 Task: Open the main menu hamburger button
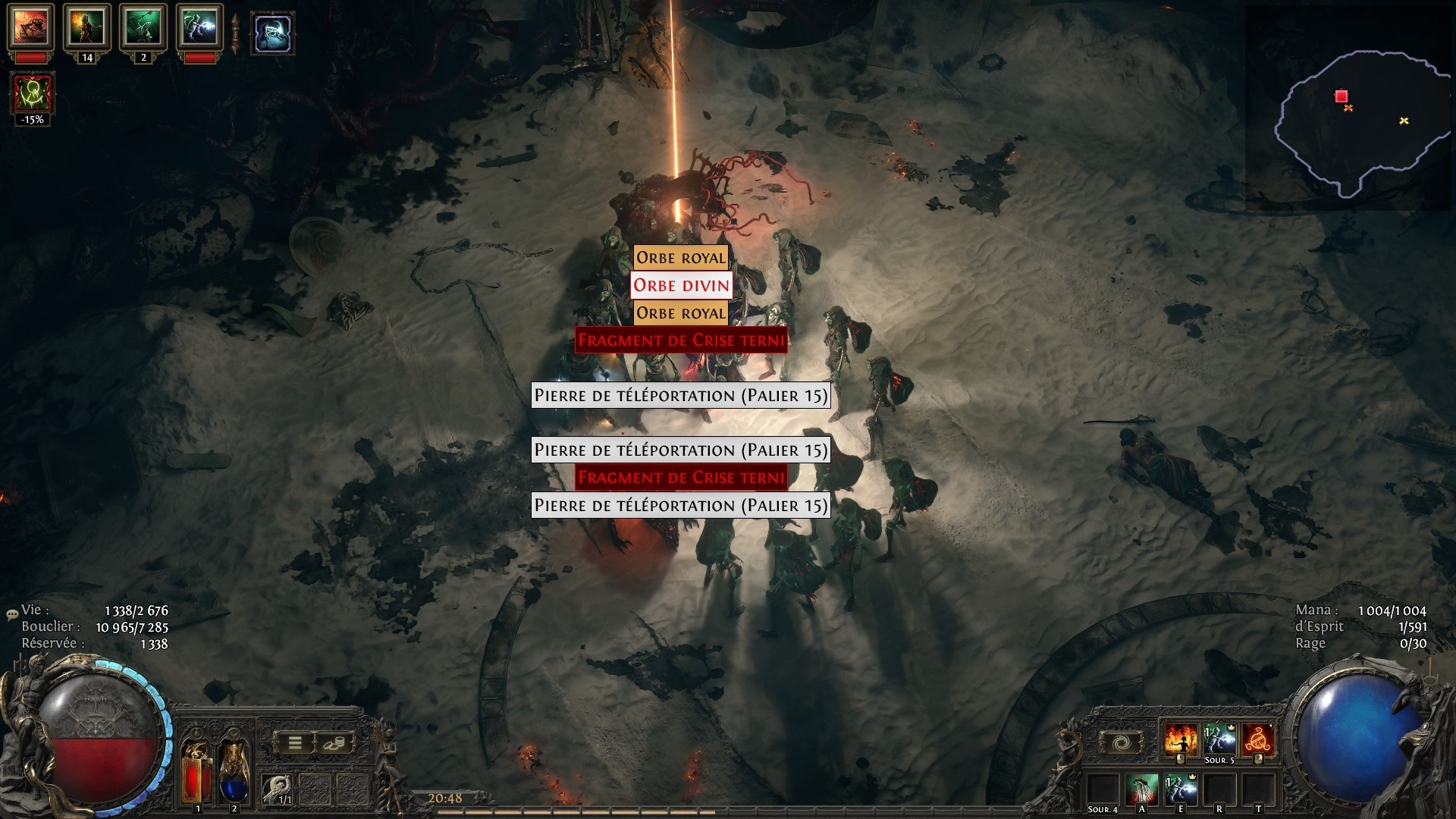click(x=295, y=743)
